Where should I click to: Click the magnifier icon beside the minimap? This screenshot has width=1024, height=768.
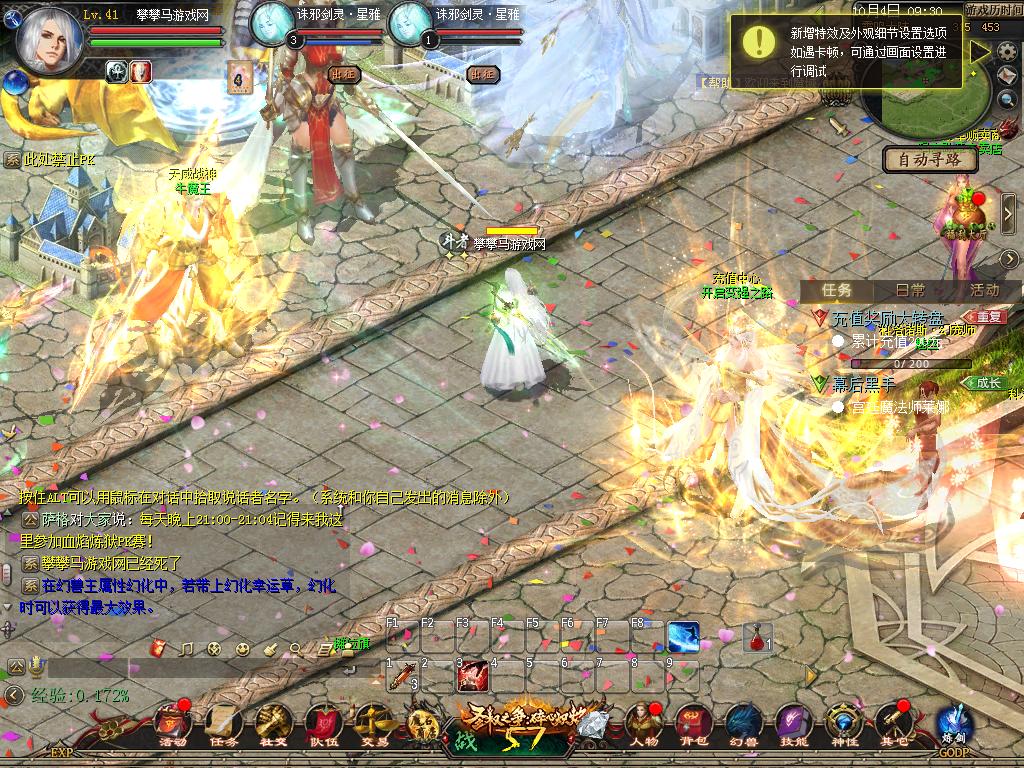point(1008,99)
